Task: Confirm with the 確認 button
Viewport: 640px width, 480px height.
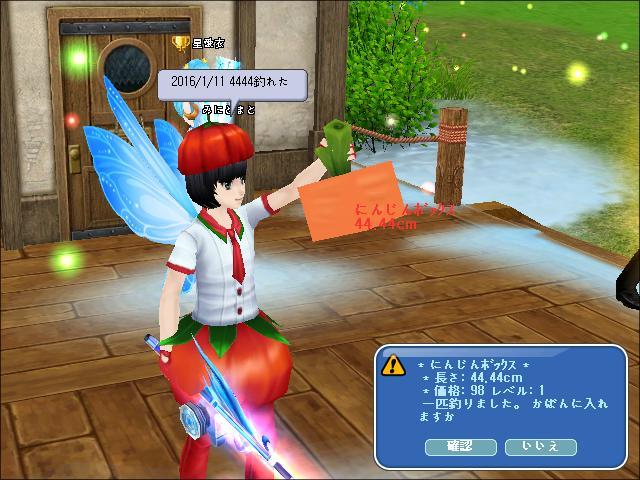Action: (x=461, y=445)
